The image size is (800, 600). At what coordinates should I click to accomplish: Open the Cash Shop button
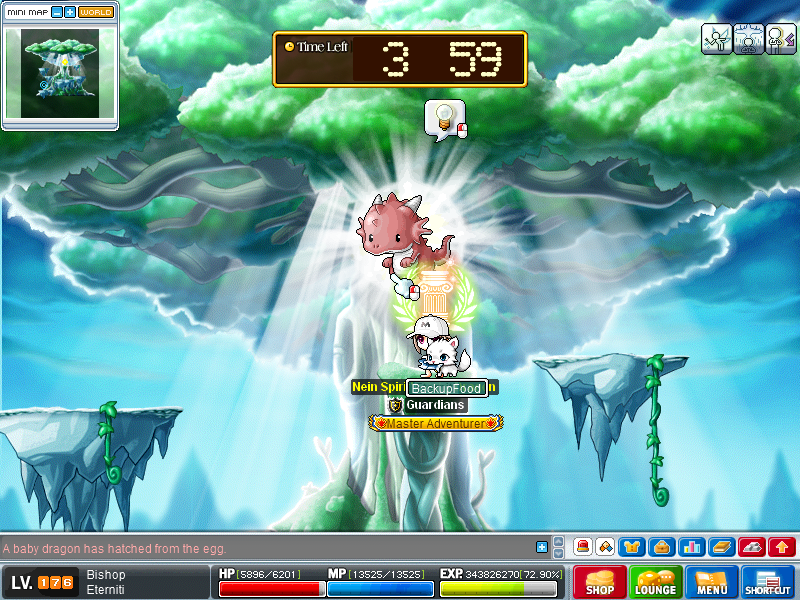tap(600, 582)
